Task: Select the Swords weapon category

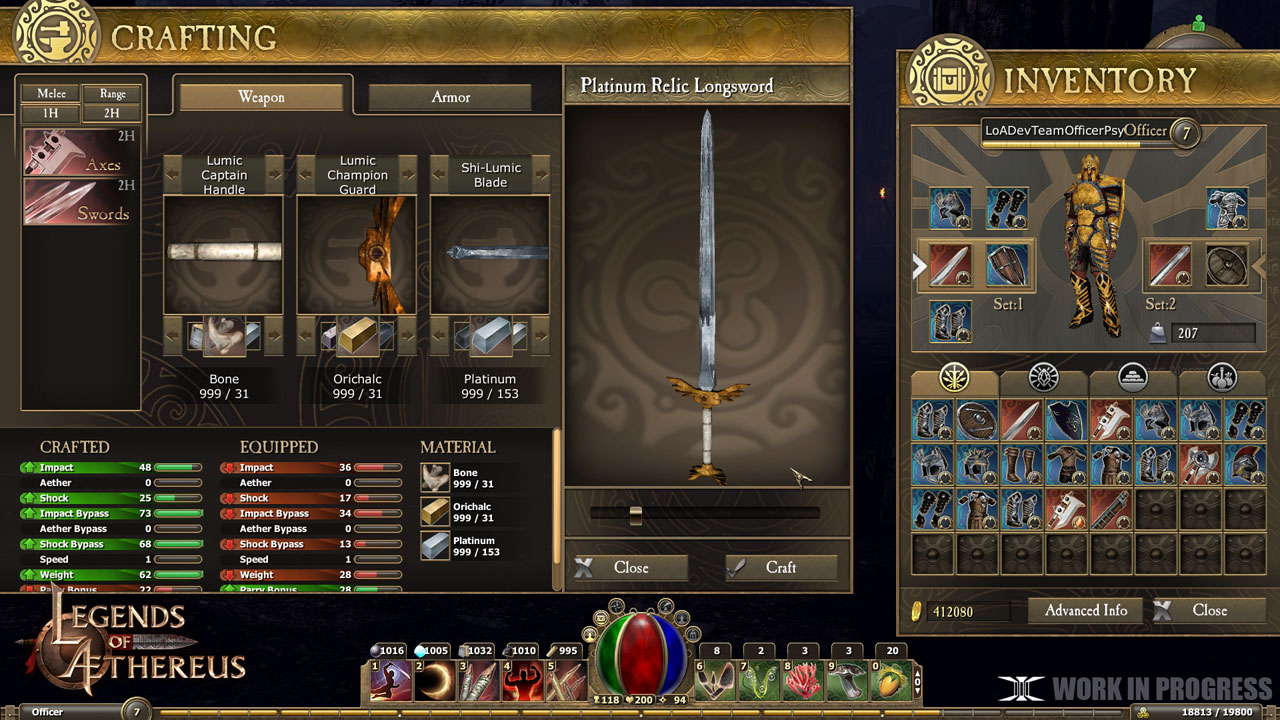Action: pyautogui.click(x=80, y=201)
